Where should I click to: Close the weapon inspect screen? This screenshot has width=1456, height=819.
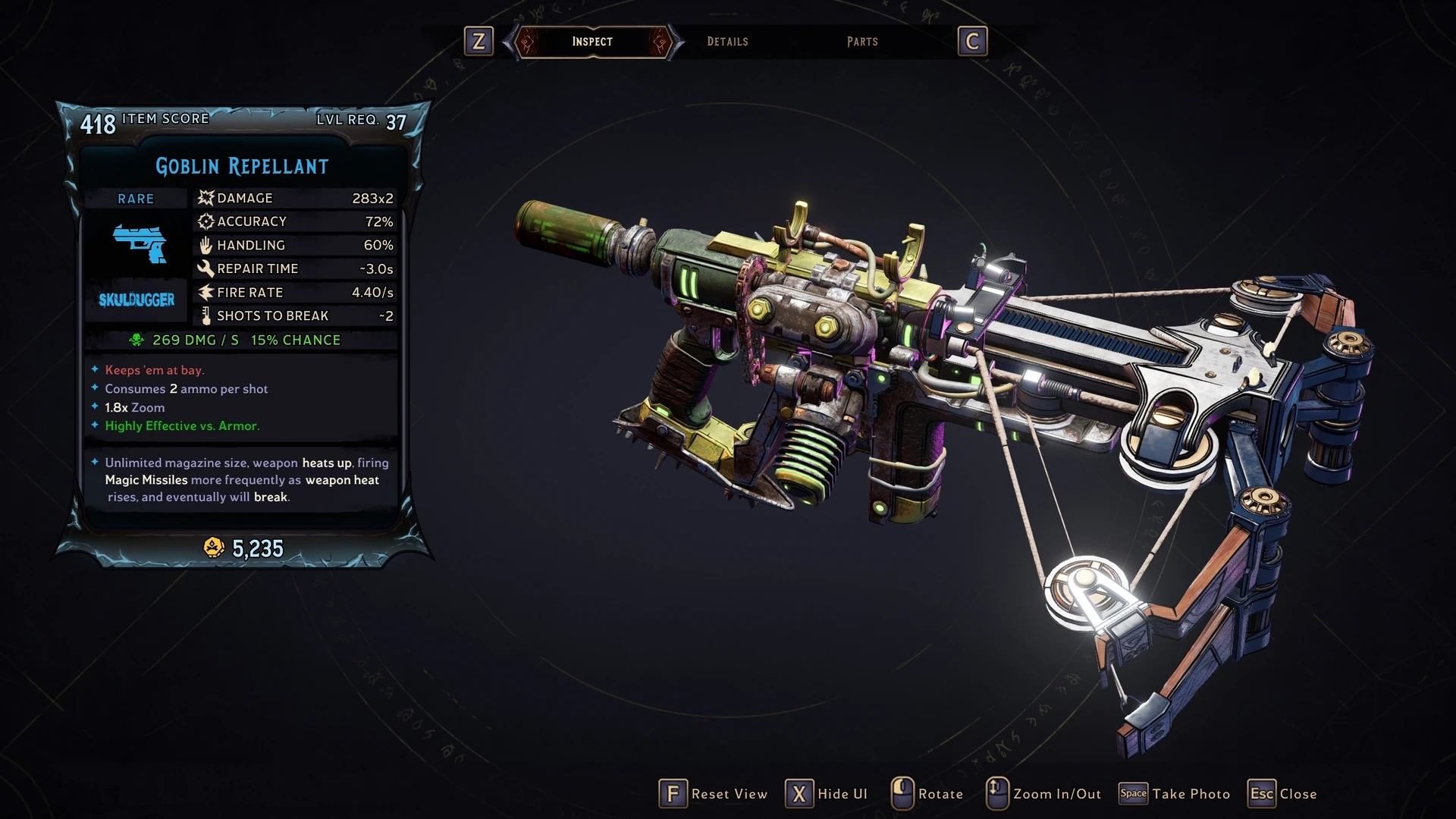click(x=1283, y=794)
